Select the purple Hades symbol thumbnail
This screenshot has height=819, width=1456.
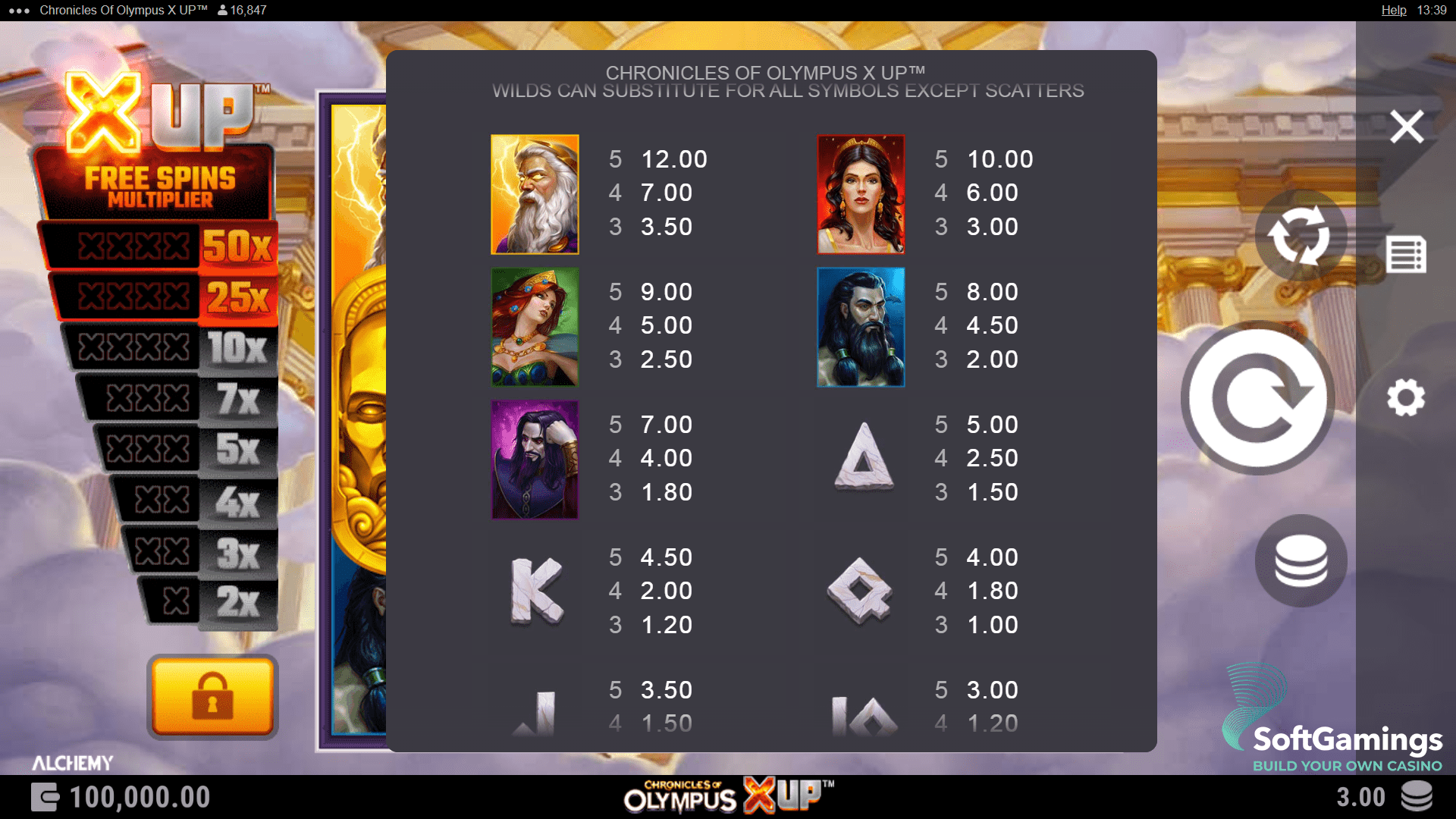[534, 460]
